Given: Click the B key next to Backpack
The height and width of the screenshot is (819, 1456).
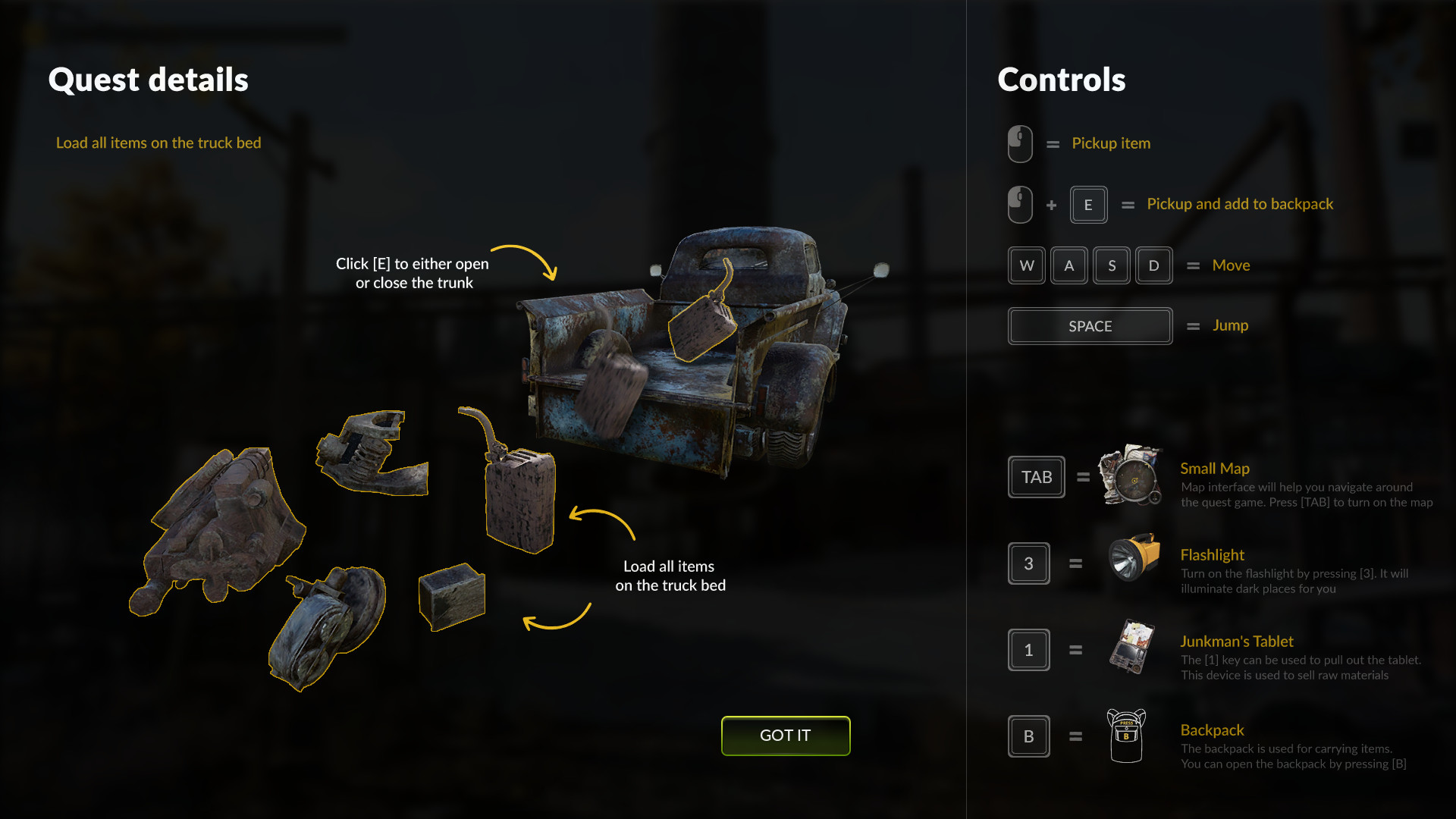Looking at the screenshot, I should coord(1028,736).
